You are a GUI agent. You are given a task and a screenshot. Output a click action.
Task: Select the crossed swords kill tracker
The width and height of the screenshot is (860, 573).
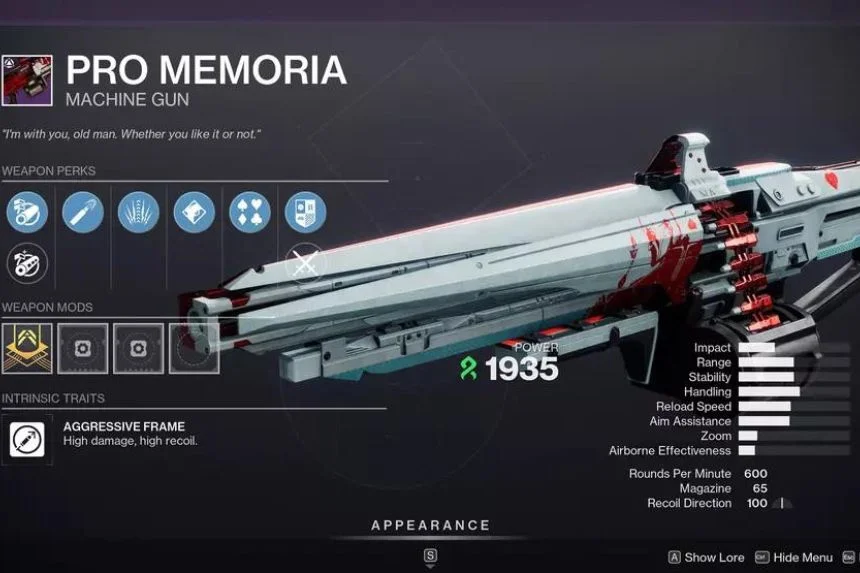click(x=305, y=264)
